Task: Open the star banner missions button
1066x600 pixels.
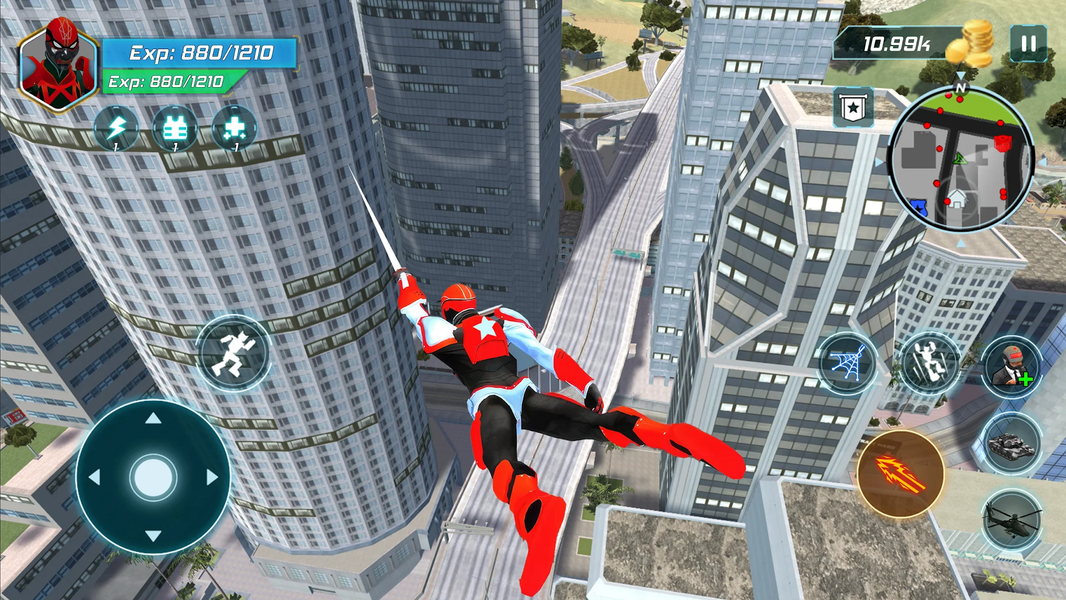Action: (x=853, y=107)
